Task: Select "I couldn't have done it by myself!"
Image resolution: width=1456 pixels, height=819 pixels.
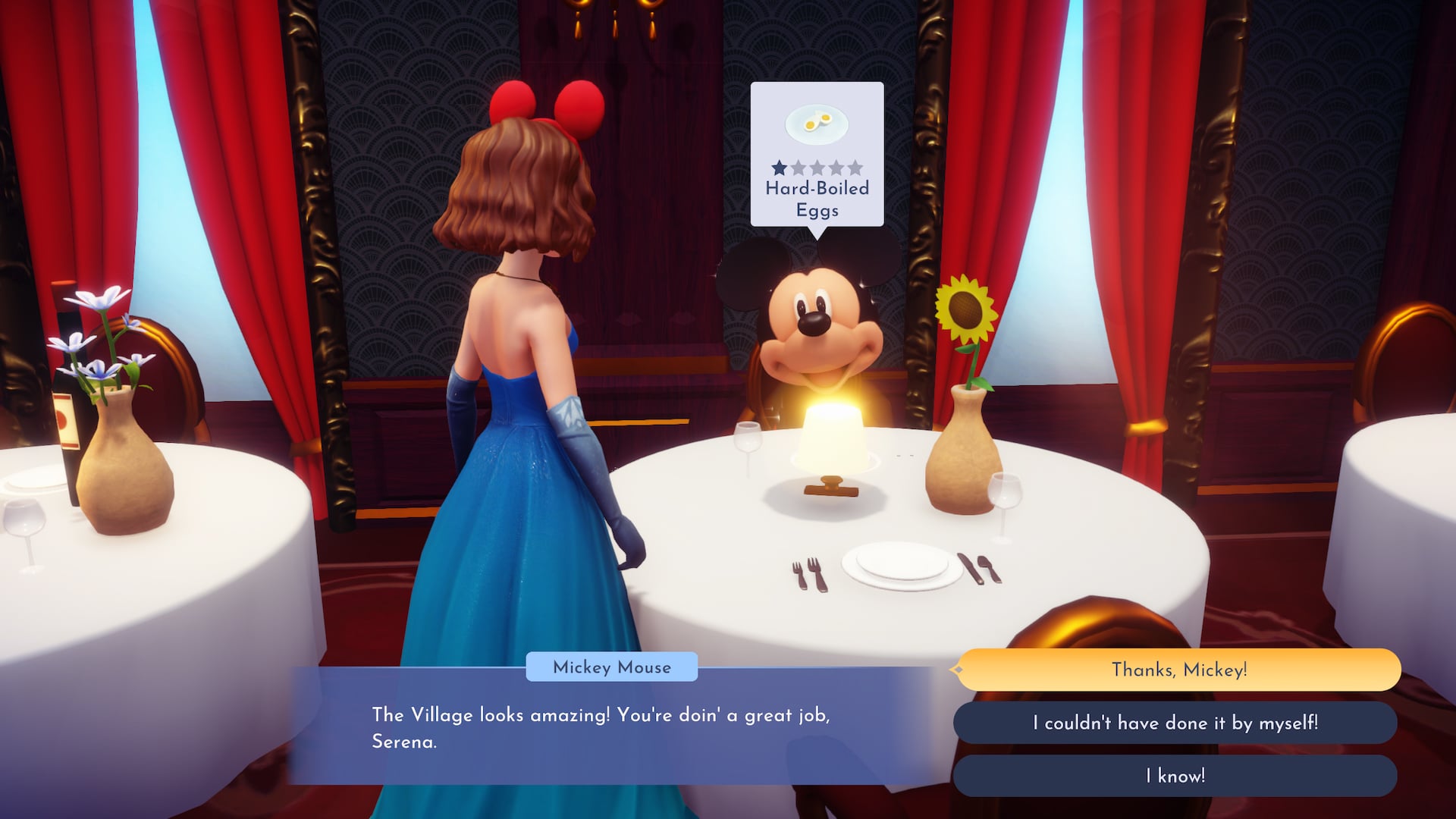Action: click(1175, 723)
